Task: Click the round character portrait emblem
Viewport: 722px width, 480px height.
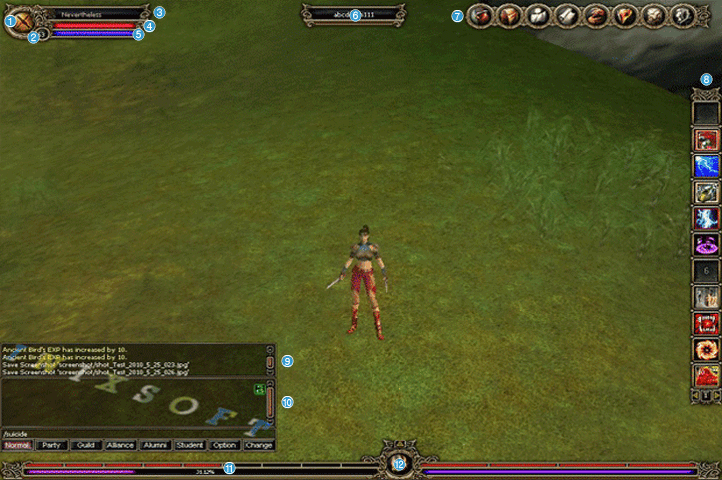Action: click(x=19, y=24)
